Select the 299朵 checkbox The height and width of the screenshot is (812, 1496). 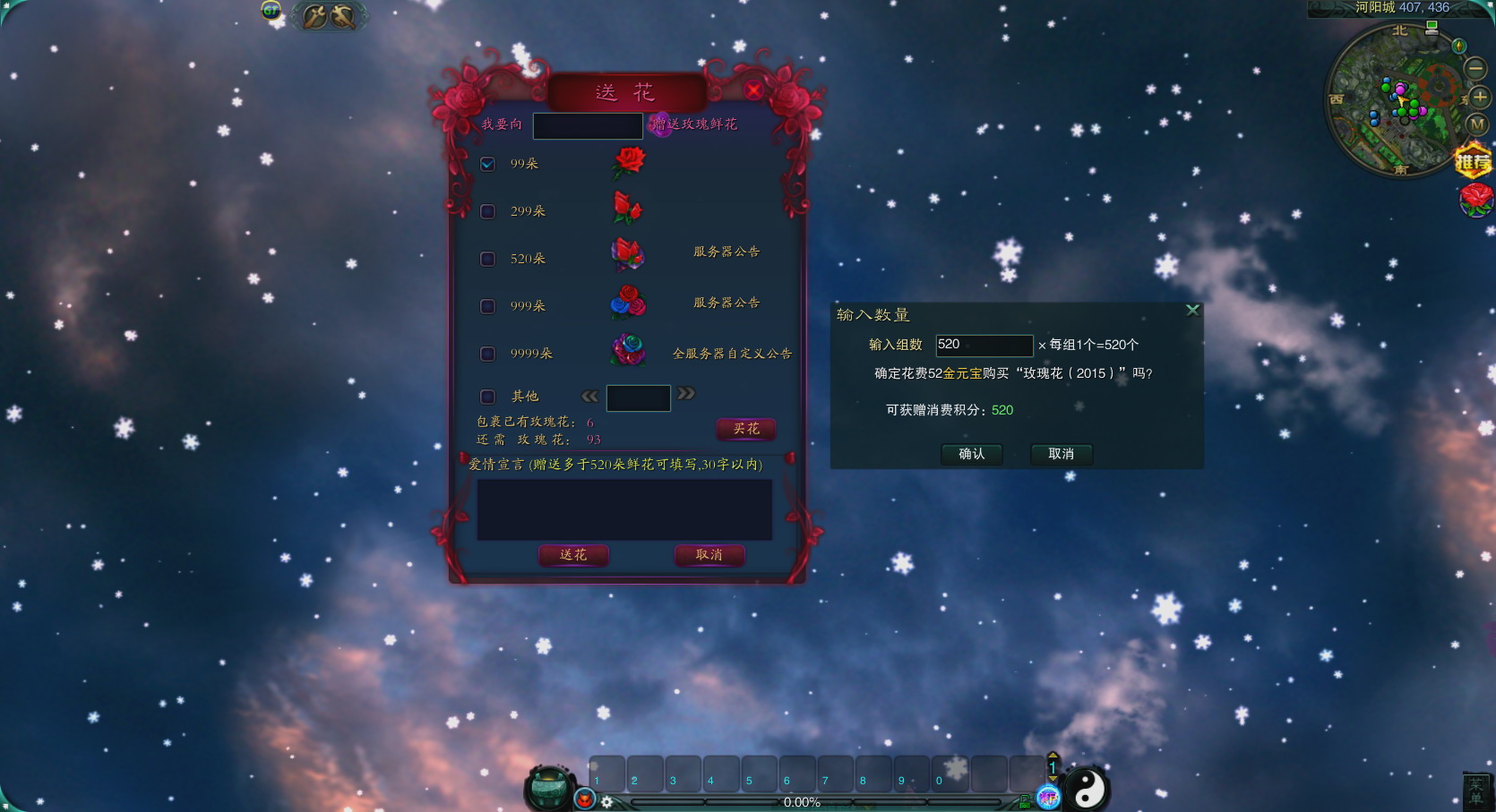tap(487, 211)
